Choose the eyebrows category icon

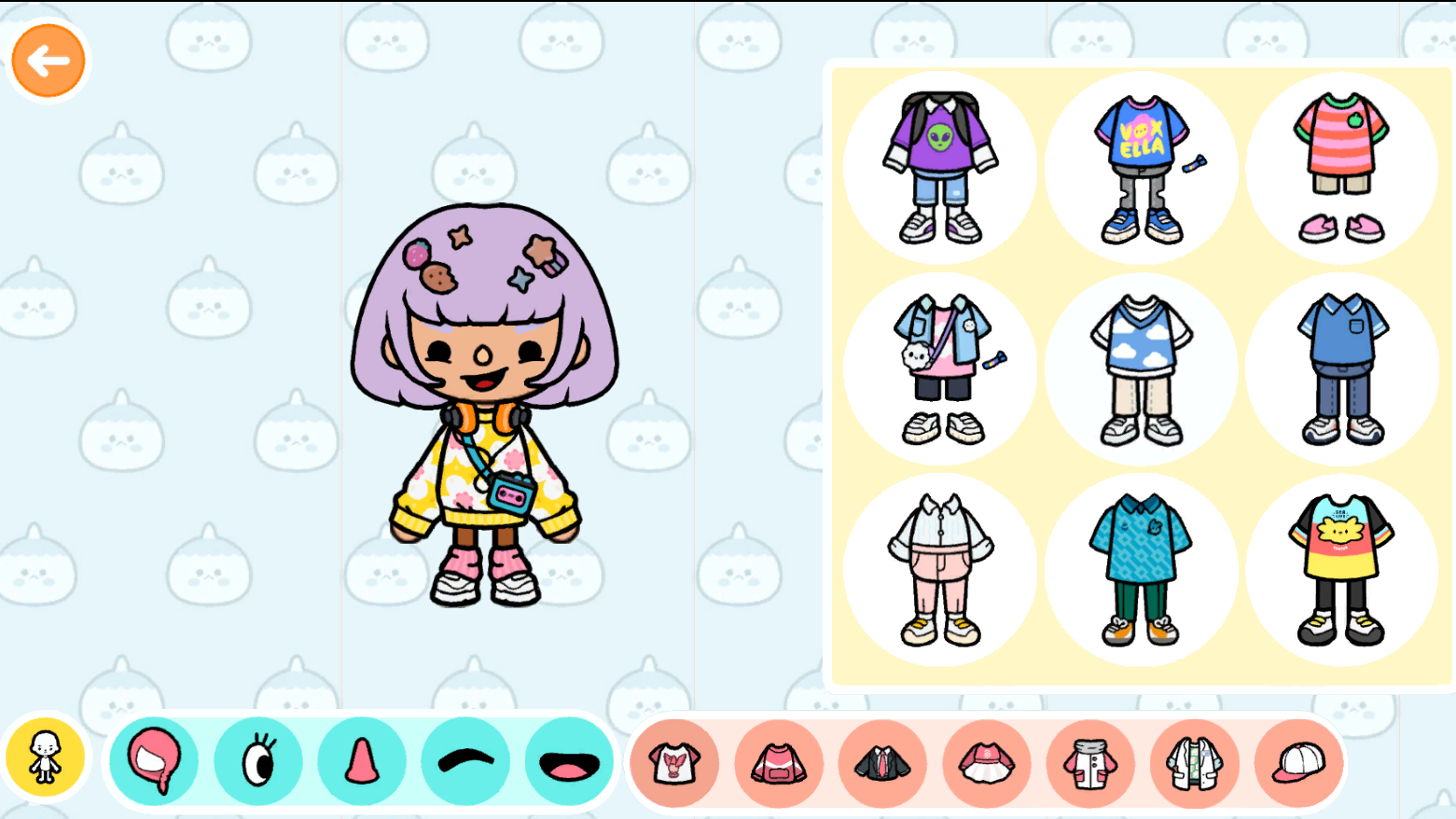coord(464,761)
